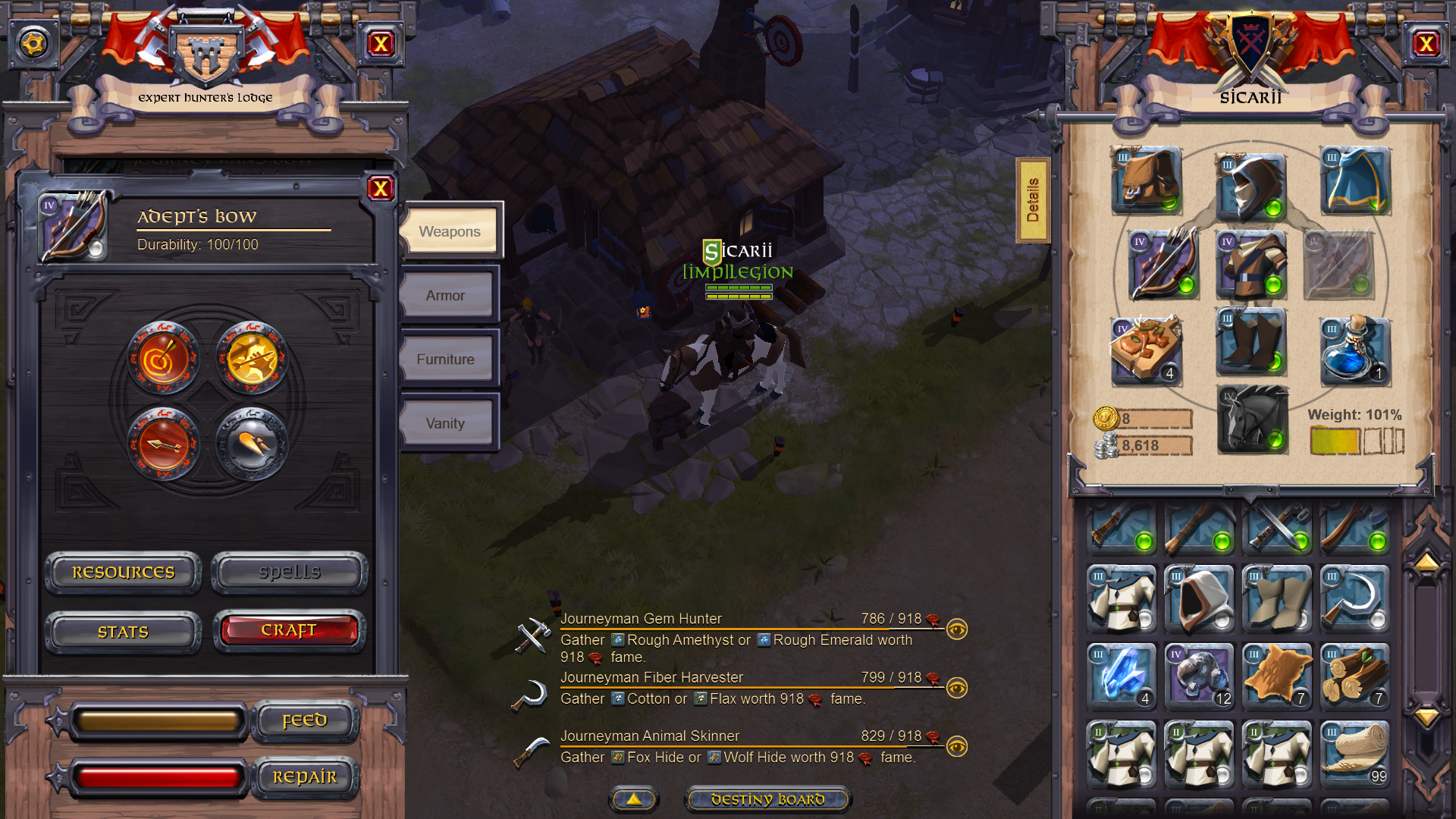This screenshot has width=1456, height=819.
Task: Collapse the chat with the arrow button
Action: (x=633, y=799)
